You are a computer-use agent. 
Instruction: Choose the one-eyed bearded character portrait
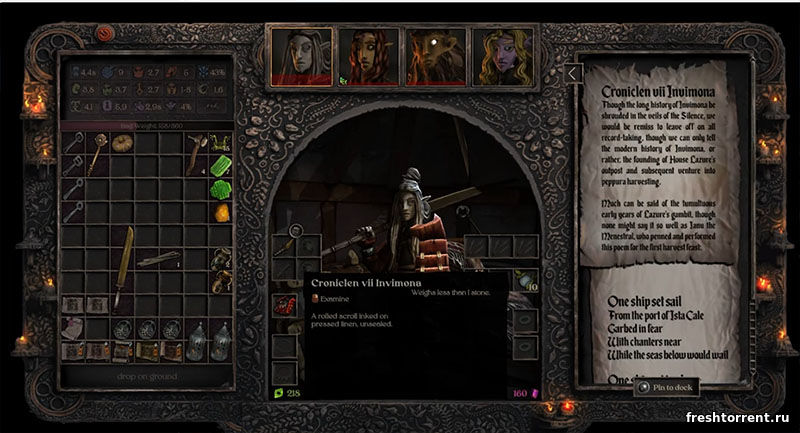tap(434, 55)
